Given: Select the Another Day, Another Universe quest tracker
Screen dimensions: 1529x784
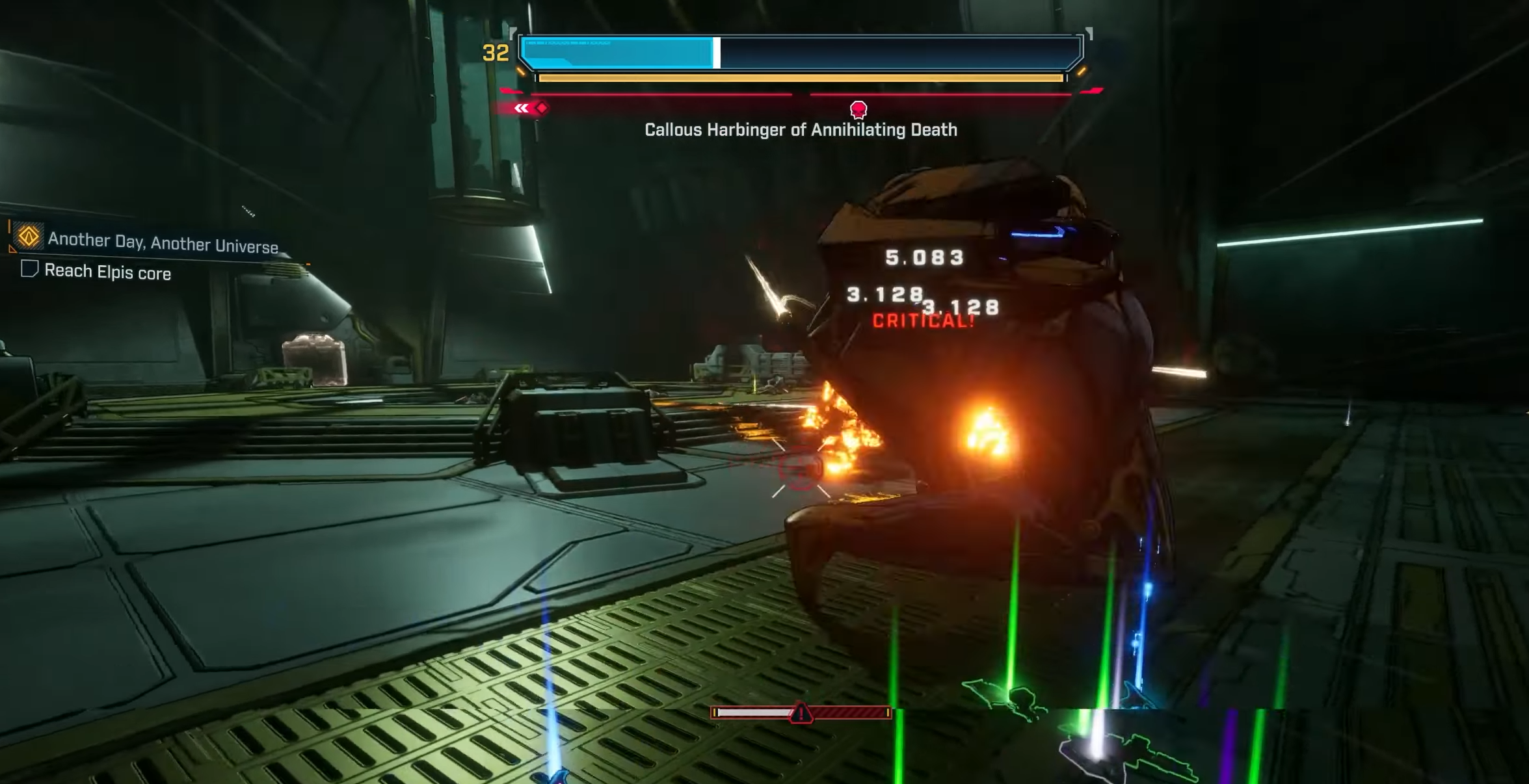Looking at the screenshot, I should click(163, 243).
